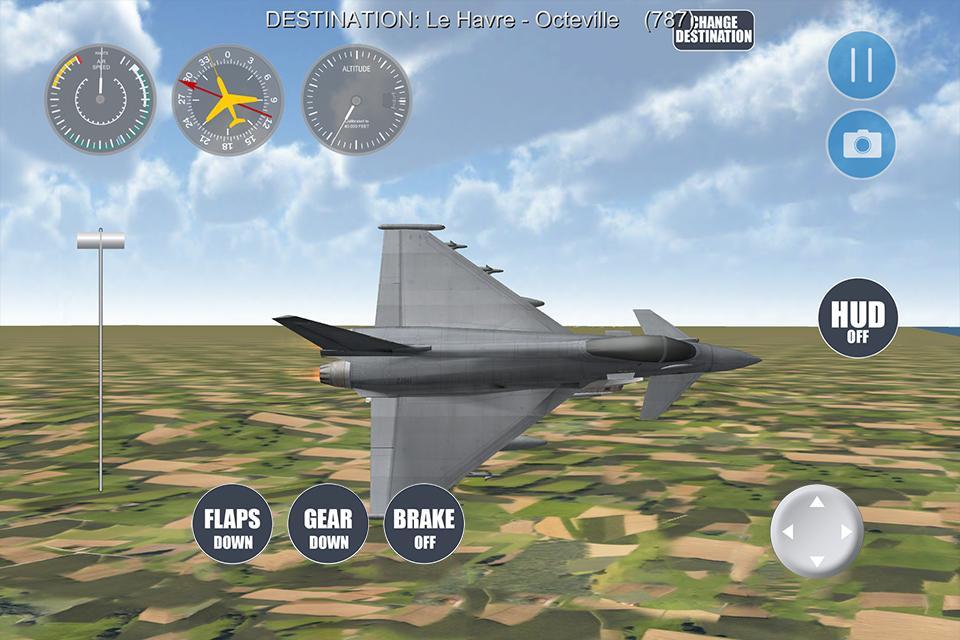The height and width of the screenshot is (640, 960).
Task: Toggle the Gear Down button
Action: tap(328, 526)
